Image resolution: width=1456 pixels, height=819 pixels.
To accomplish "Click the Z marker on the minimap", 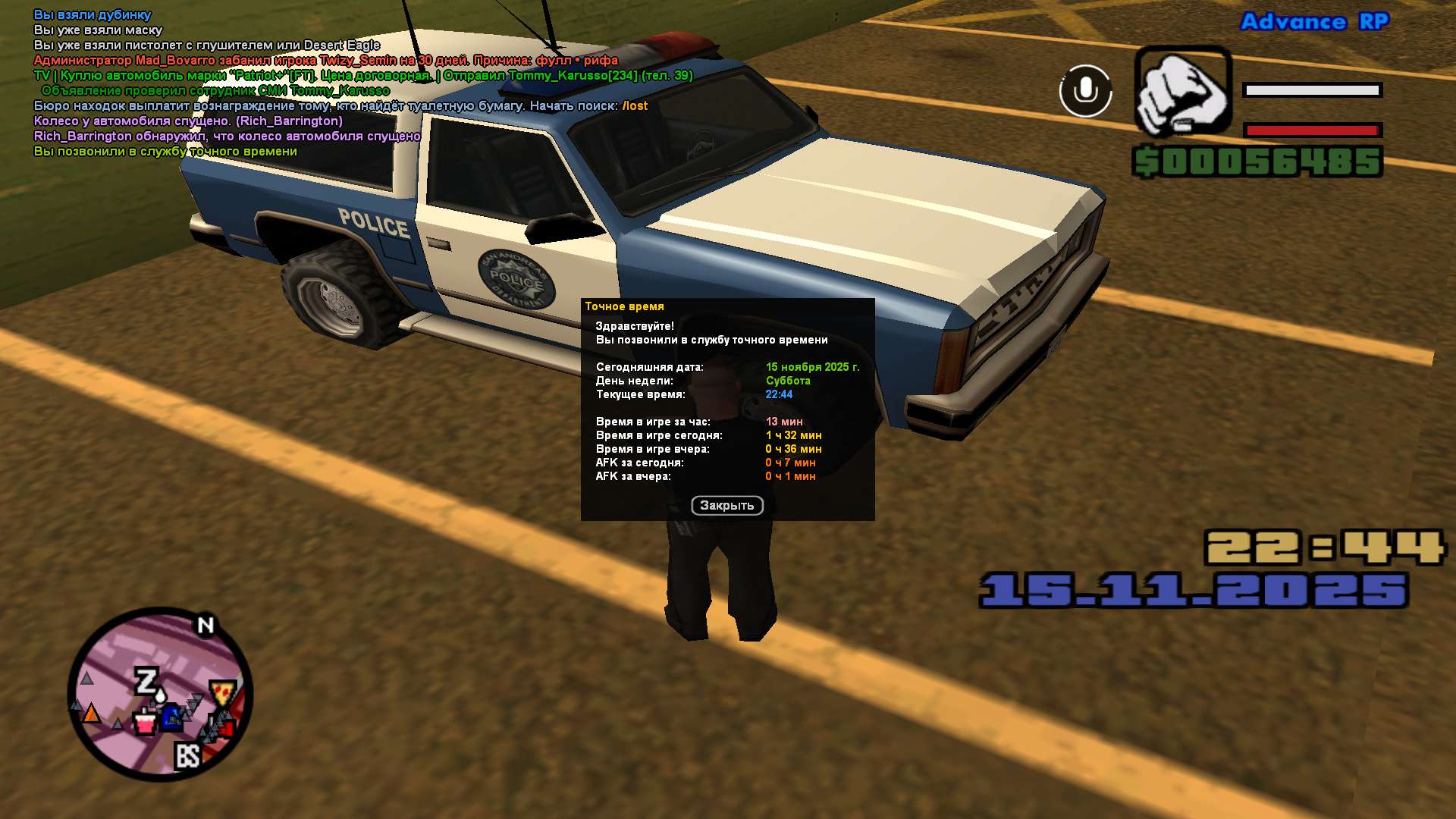I will click(146, 681).
